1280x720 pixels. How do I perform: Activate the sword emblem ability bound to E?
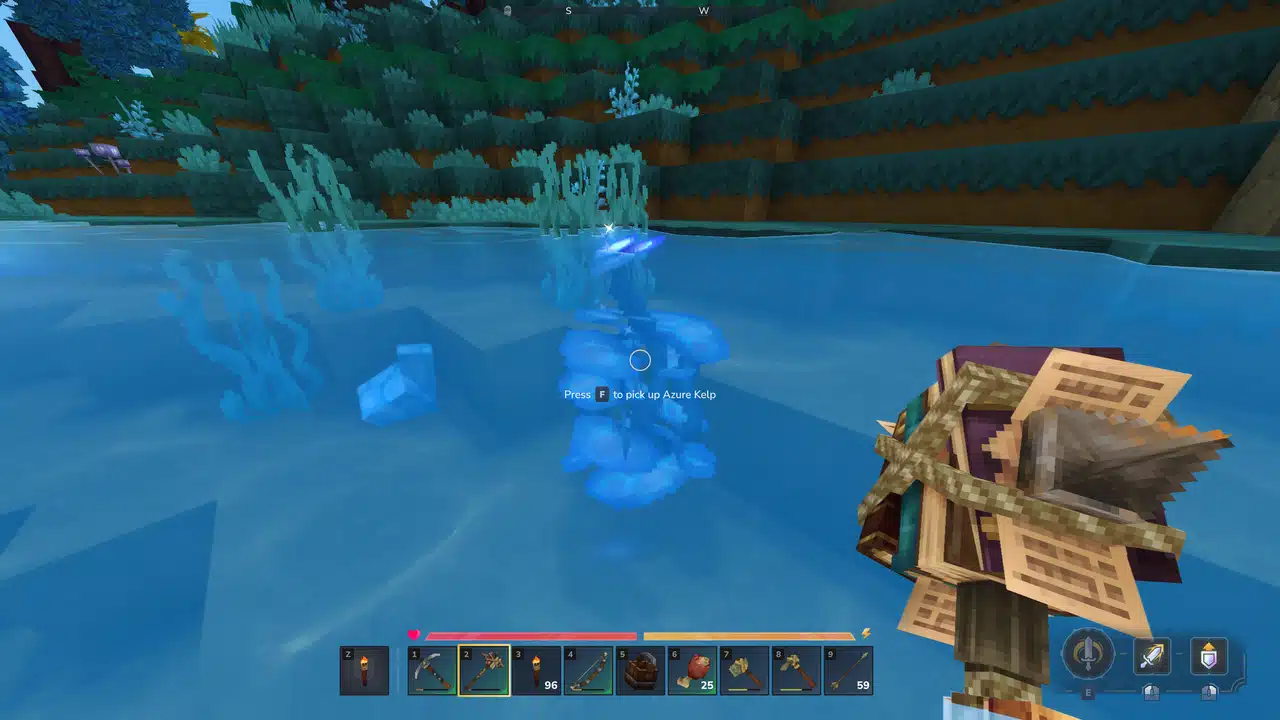tap(1087, 655)
